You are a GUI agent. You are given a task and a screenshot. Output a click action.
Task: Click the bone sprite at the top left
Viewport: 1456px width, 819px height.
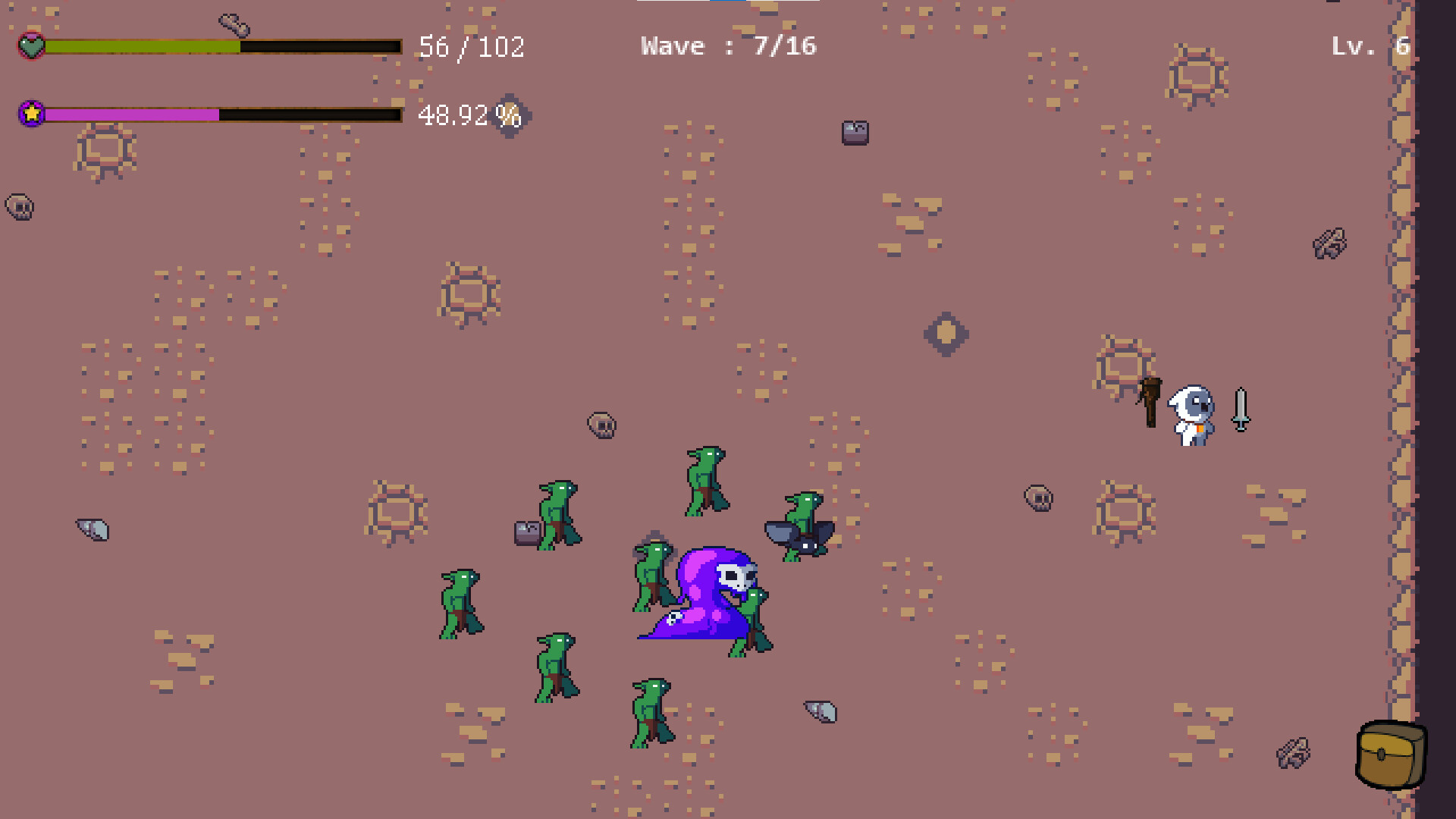click(234, 24)
